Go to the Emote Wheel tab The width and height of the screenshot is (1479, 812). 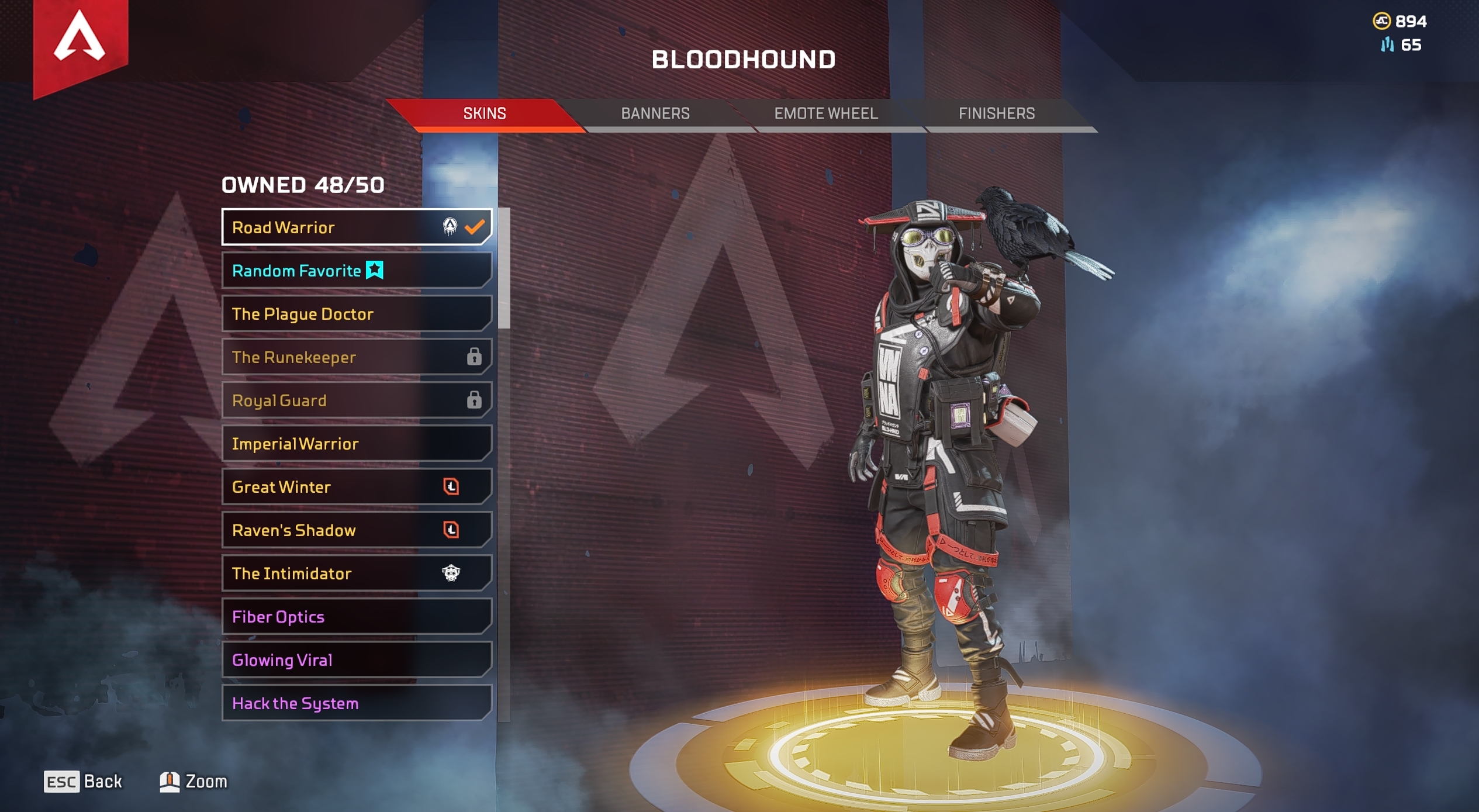pyautogui.click(x=825, y=113)
